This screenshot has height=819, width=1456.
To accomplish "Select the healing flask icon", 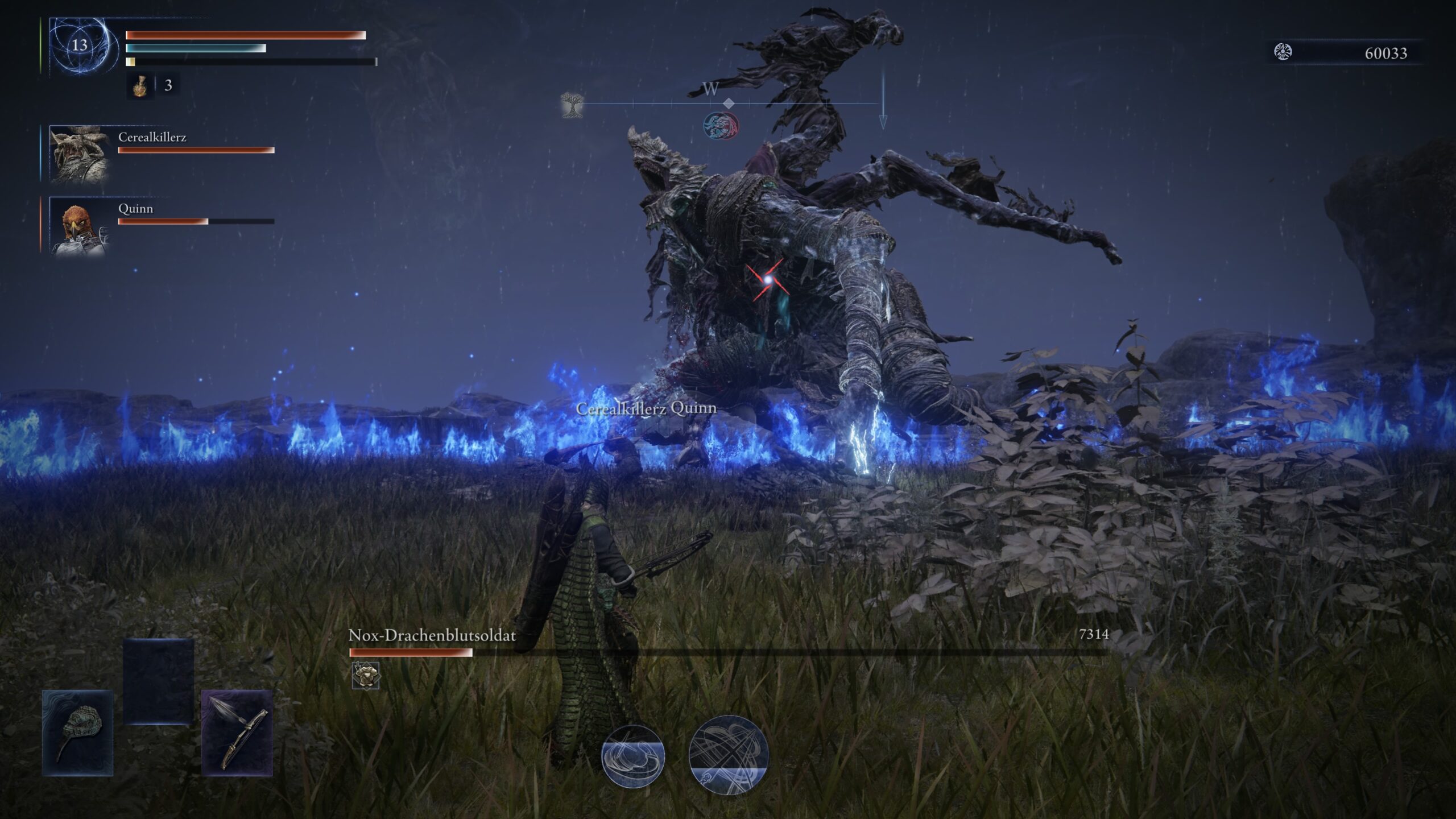I will pos(140,86).
